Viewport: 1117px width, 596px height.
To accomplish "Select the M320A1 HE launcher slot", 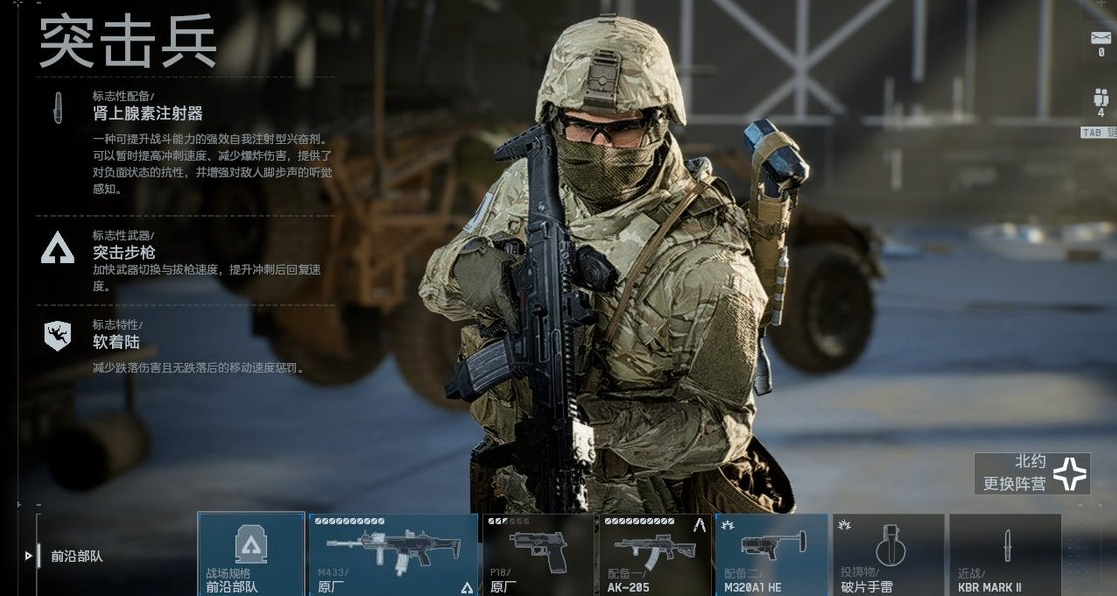I will click(772, 554).
